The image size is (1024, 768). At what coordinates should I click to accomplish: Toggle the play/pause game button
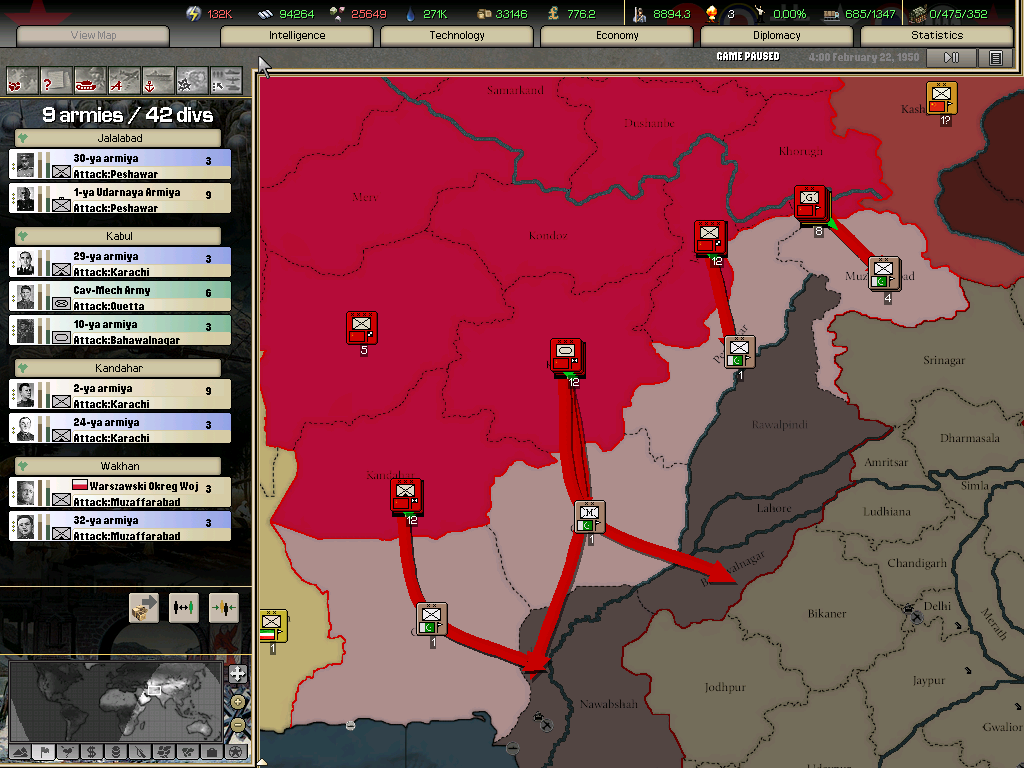[952, 58]
